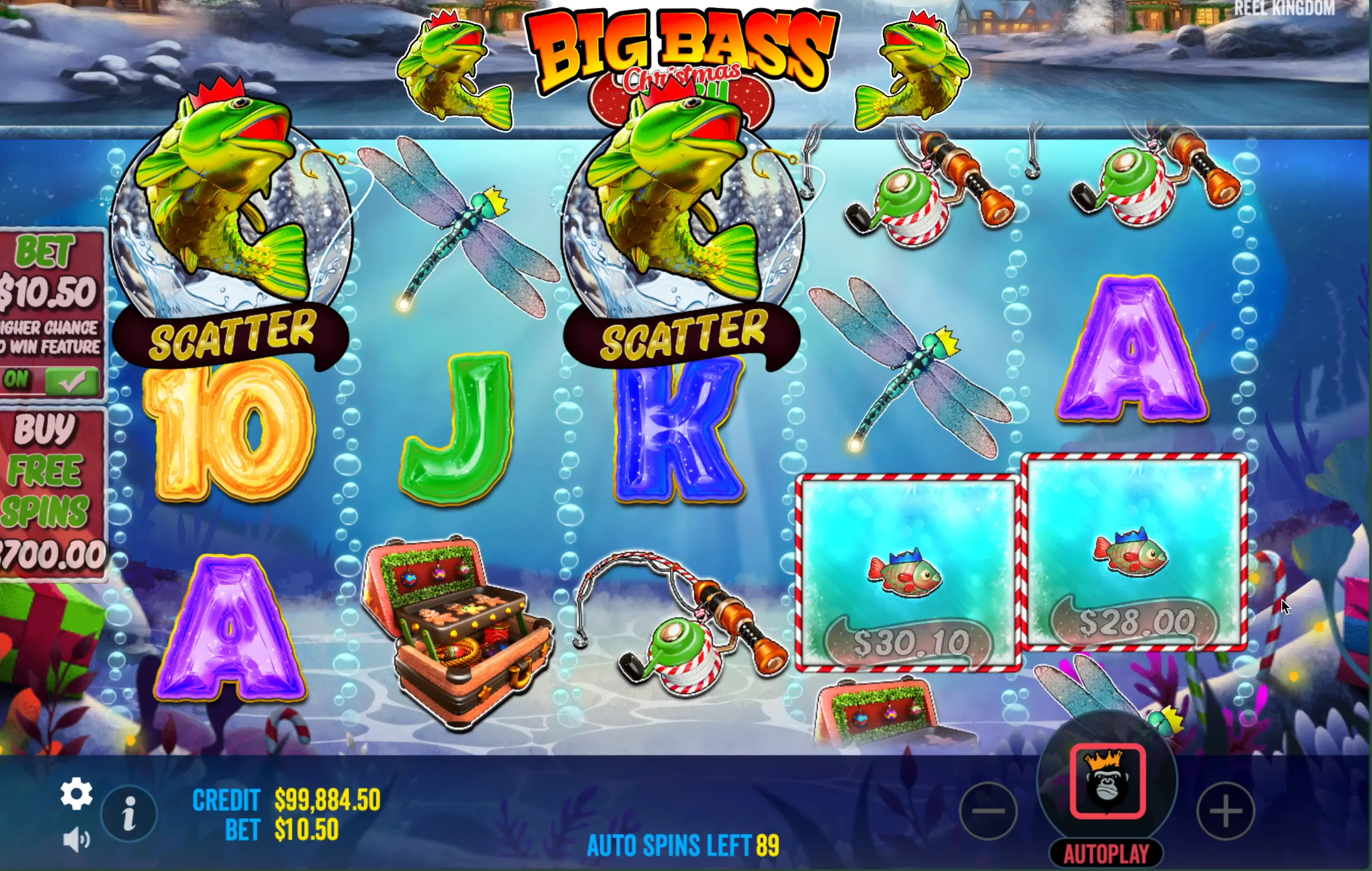Open the Autoplay options
The image size is (1372, 871).
click(1106, 854)
